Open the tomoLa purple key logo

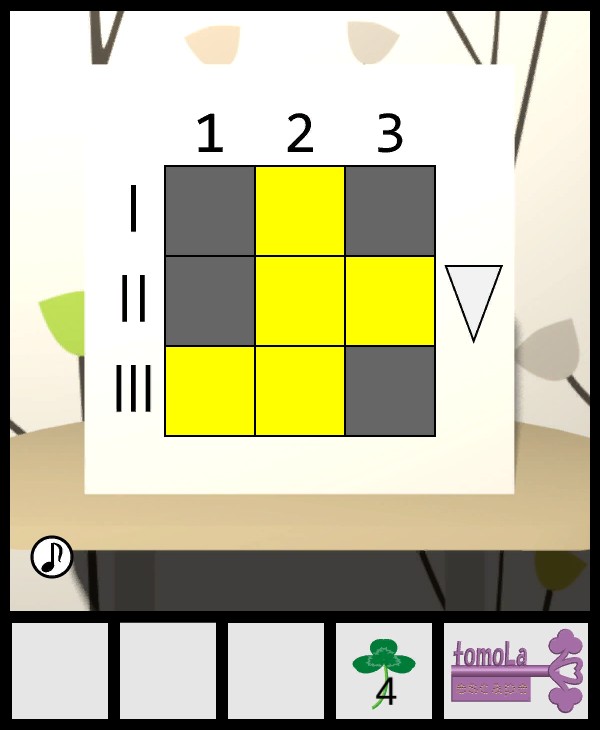click(x=516, y=670)
